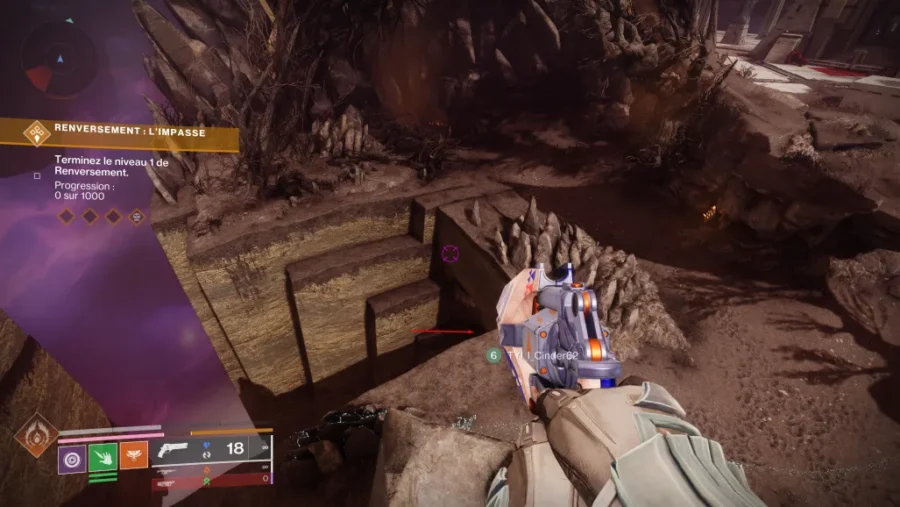Choose the red heavy weapon slot
The image size is (900, 507).
(211, 481)
